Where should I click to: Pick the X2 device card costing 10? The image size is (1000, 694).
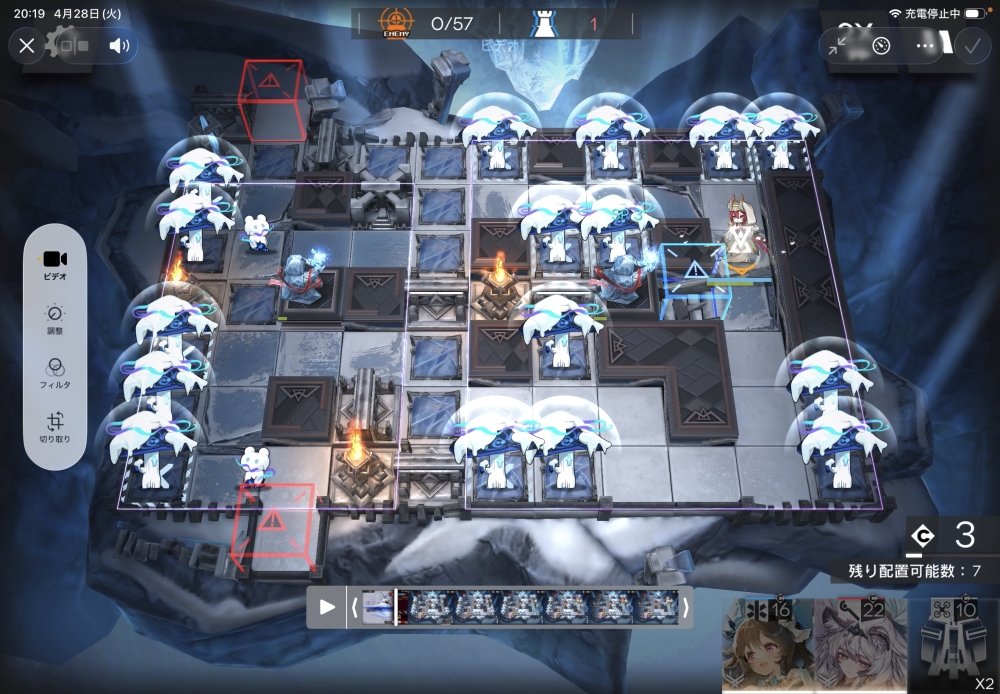coord(954,647)
